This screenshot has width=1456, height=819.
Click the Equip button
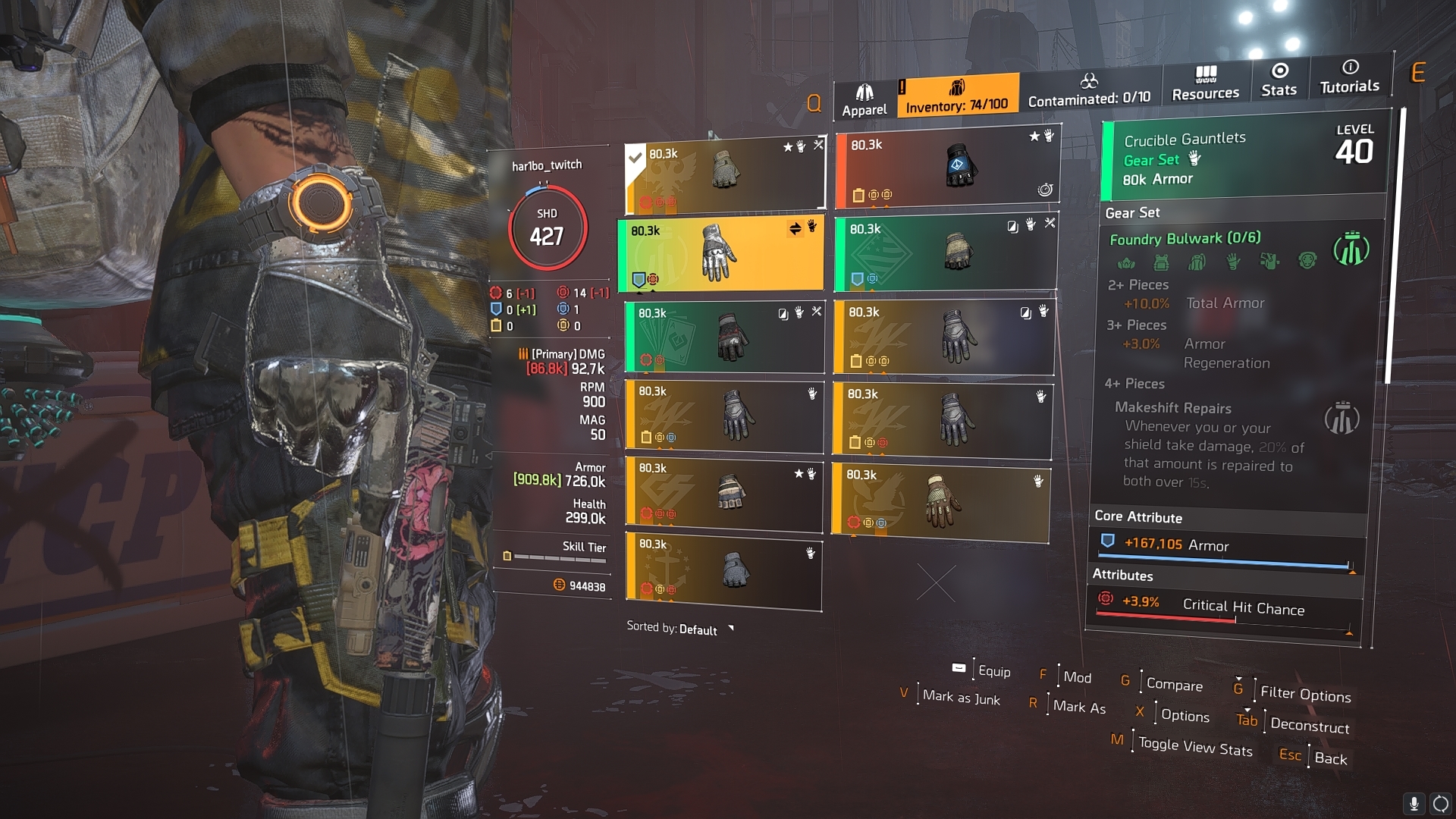point(993,671)
